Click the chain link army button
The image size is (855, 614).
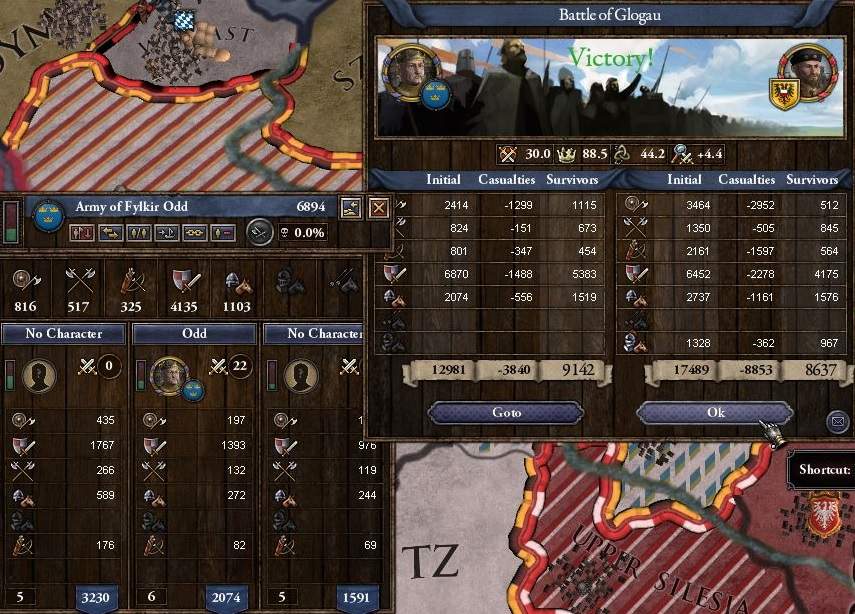coord(195,232)
